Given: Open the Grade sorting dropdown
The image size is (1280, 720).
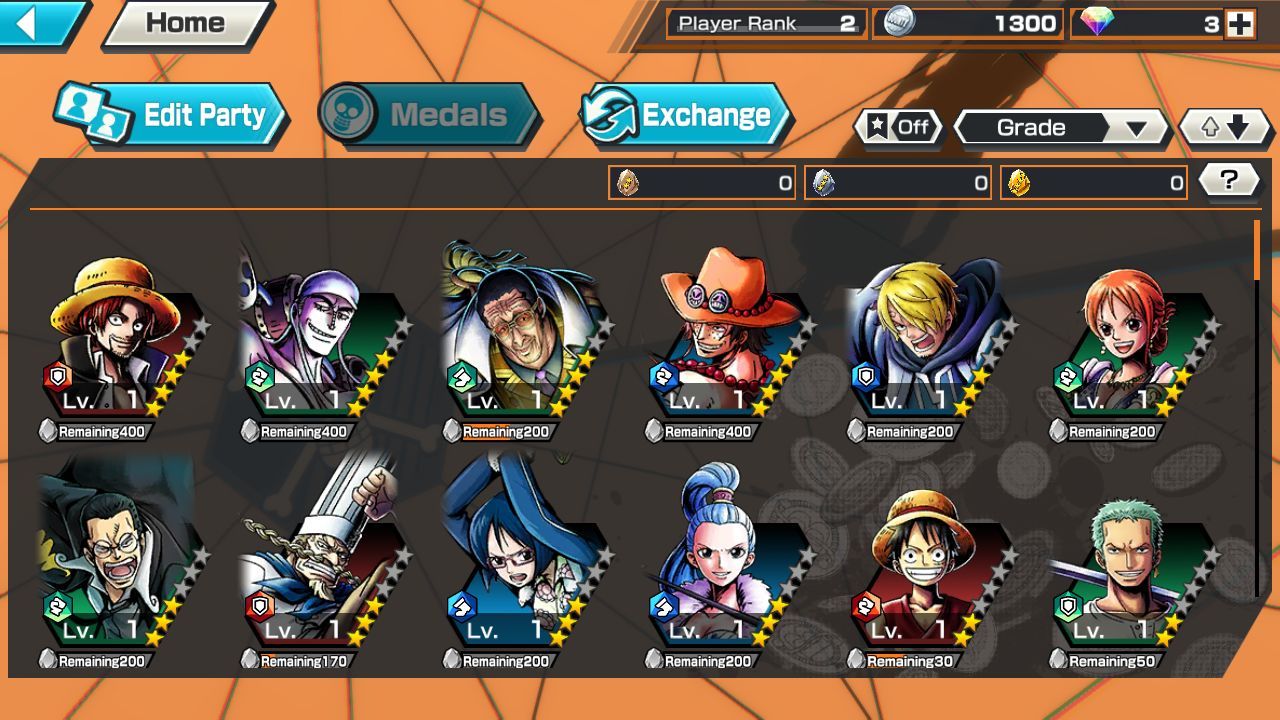Looking at the screenshot, I should 1060,127.
